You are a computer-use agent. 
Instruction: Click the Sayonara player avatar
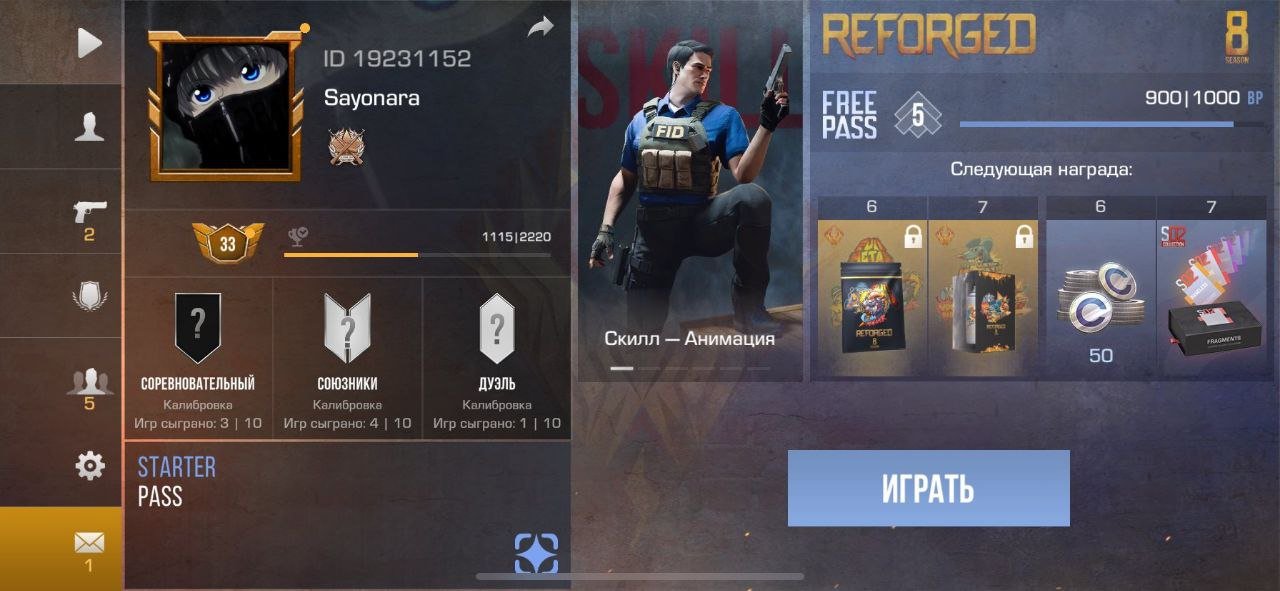click(226, 106)
